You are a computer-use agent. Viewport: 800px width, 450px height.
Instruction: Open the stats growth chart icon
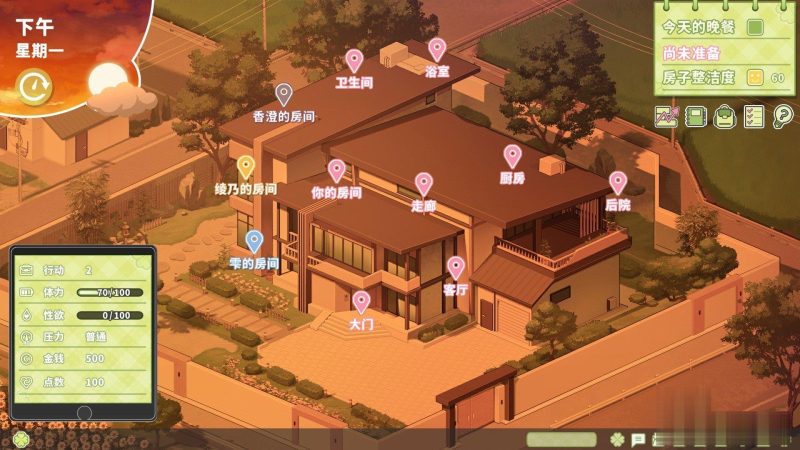(x=667, y=117)
